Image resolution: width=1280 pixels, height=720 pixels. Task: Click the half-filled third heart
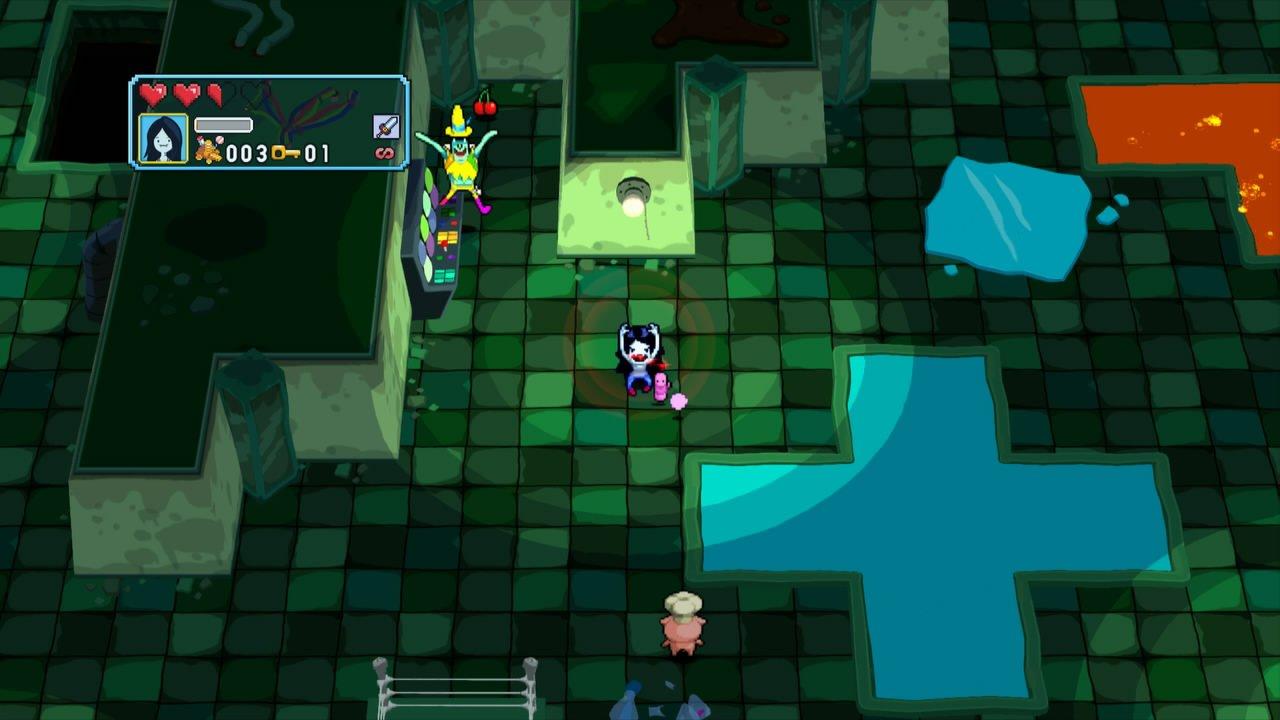coord(216,95)
